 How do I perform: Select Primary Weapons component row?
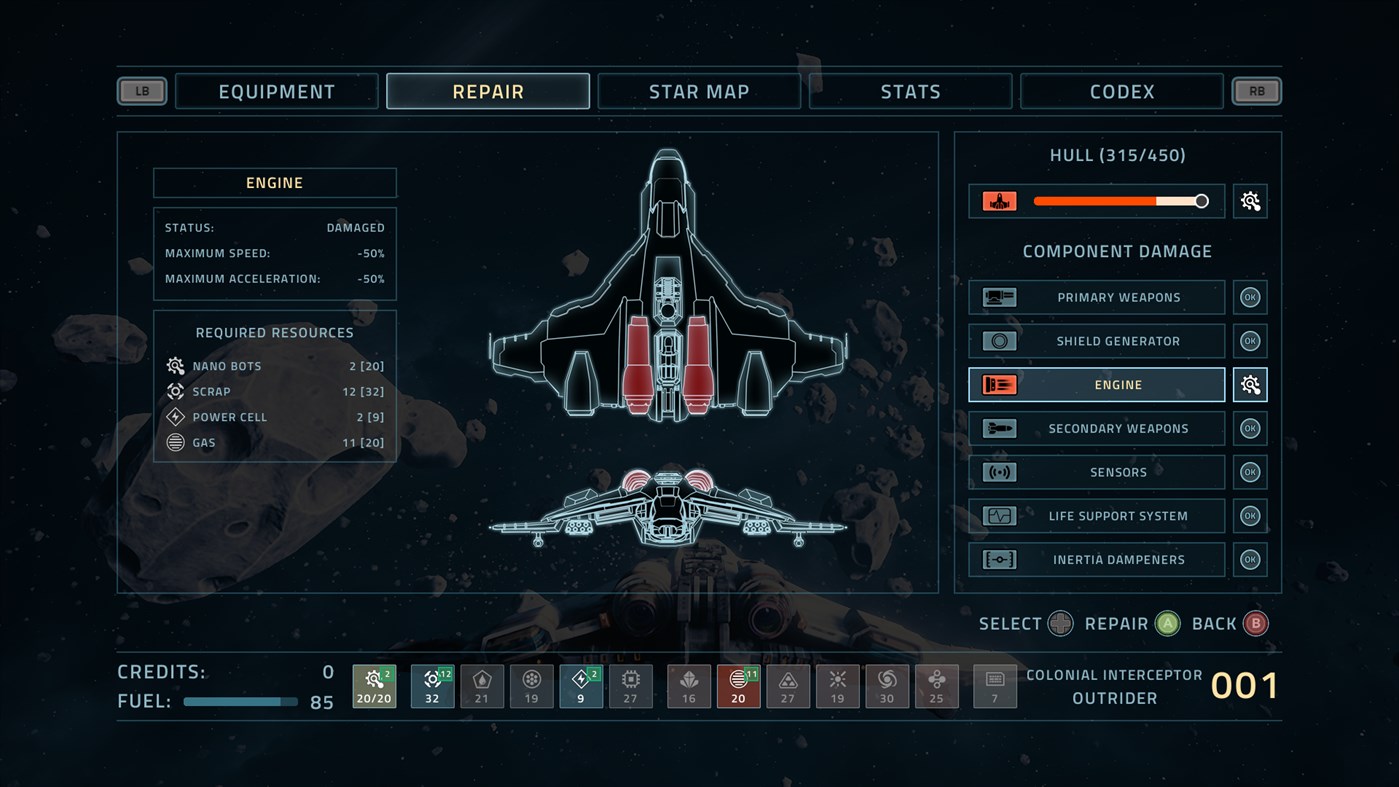(1097, 297)
